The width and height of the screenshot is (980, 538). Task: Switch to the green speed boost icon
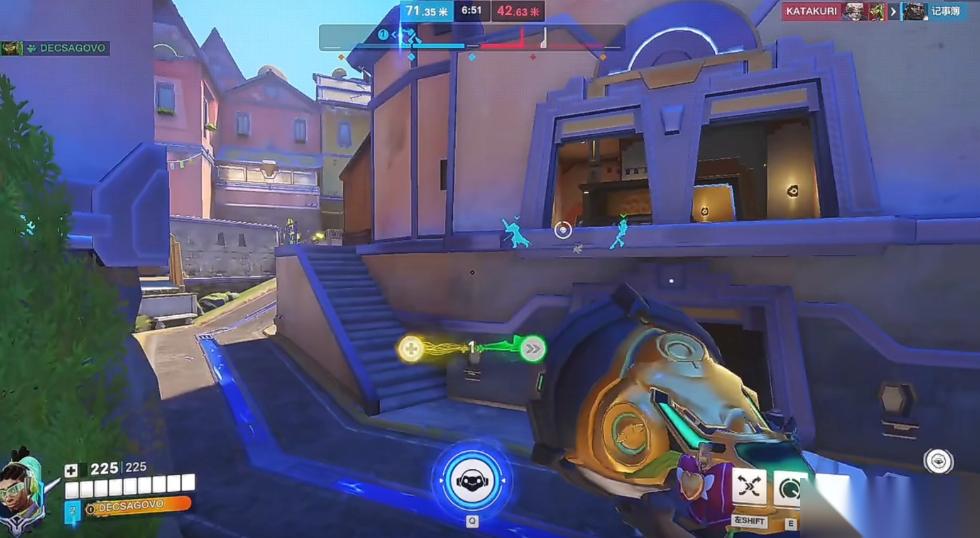coord(533,348)
